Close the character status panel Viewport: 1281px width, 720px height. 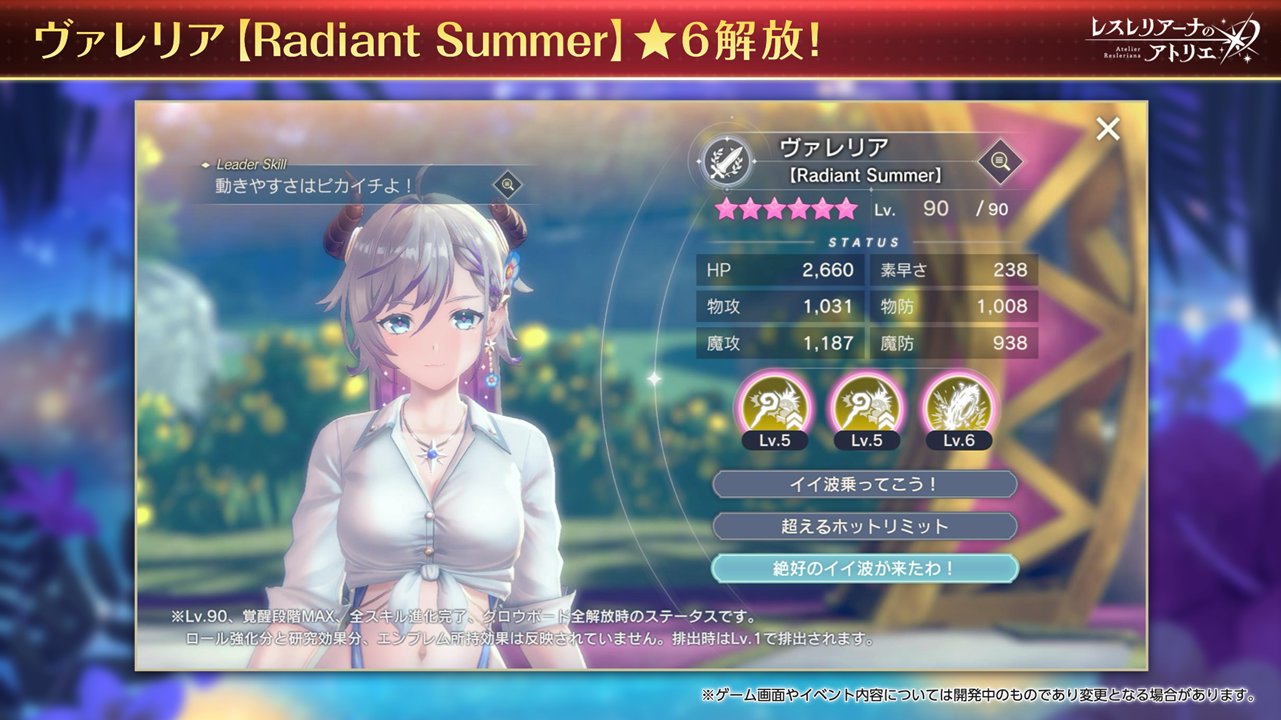1107,129
